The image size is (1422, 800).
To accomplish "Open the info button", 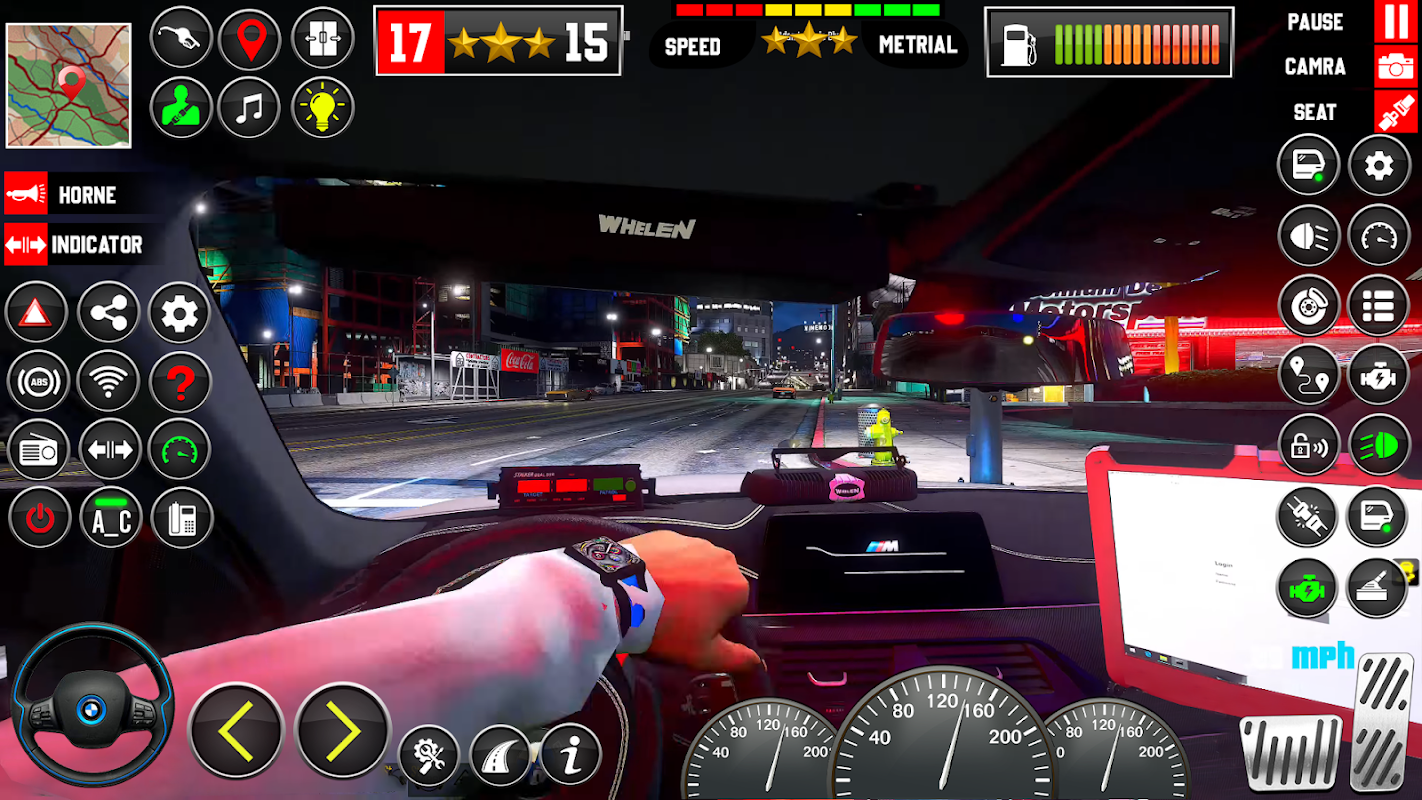I will click(x=571, y=755).
